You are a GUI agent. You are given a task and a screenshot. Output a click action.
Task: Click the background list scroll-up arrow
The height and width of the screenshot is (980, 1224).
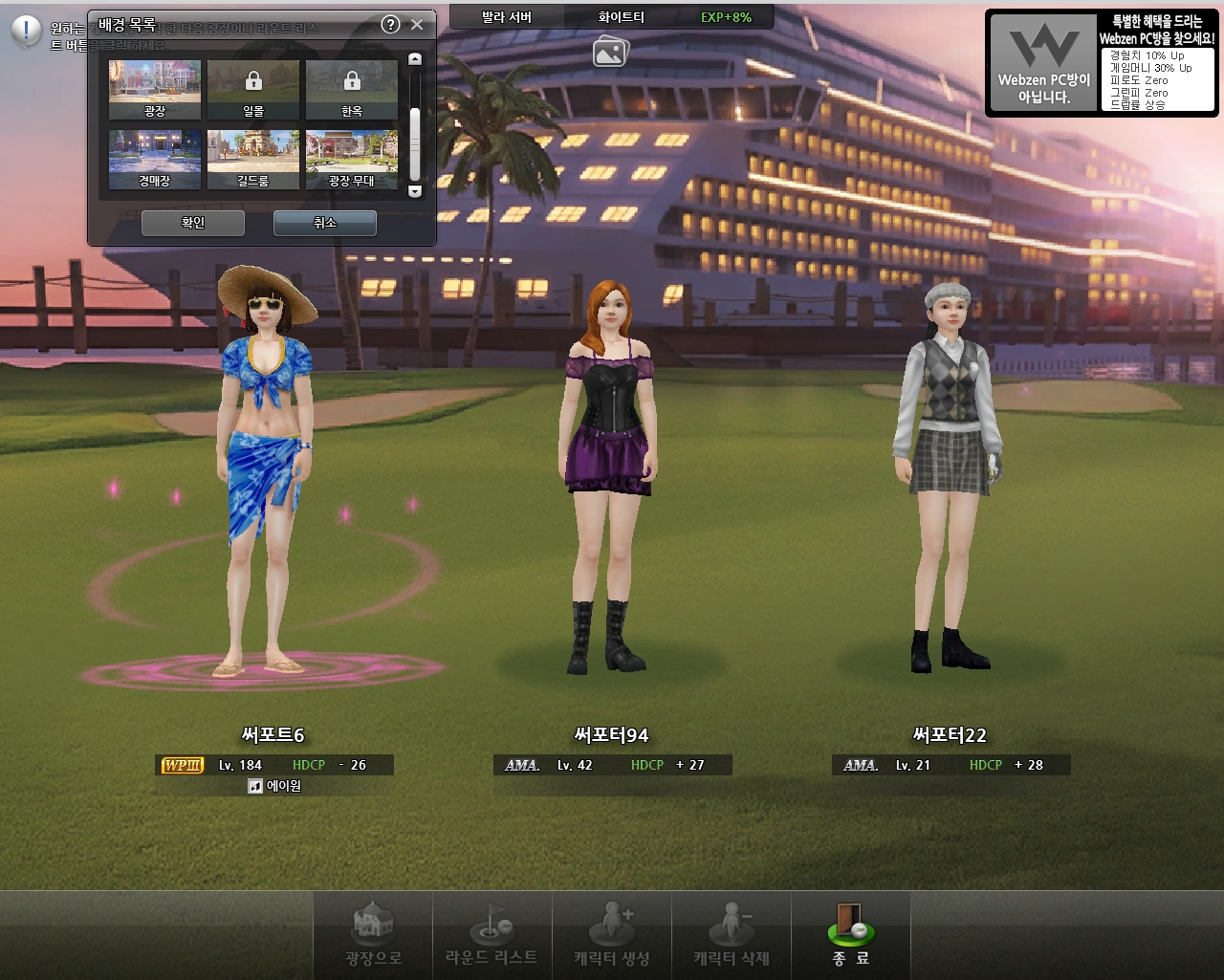(415, 59)
